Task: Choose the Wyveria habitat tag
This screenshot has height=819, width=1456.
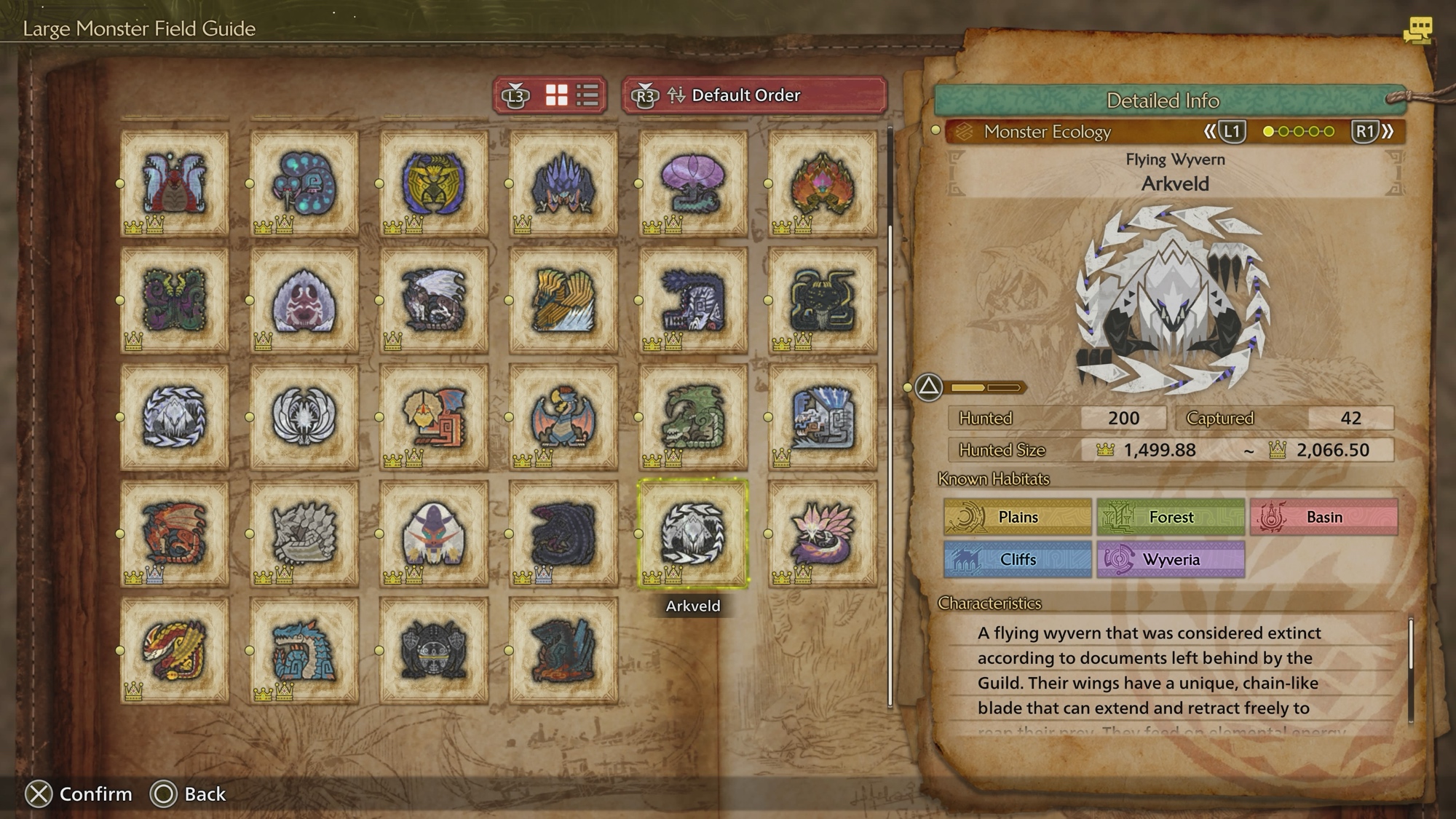Action: pyautogui.click(x=1171, y=559)
